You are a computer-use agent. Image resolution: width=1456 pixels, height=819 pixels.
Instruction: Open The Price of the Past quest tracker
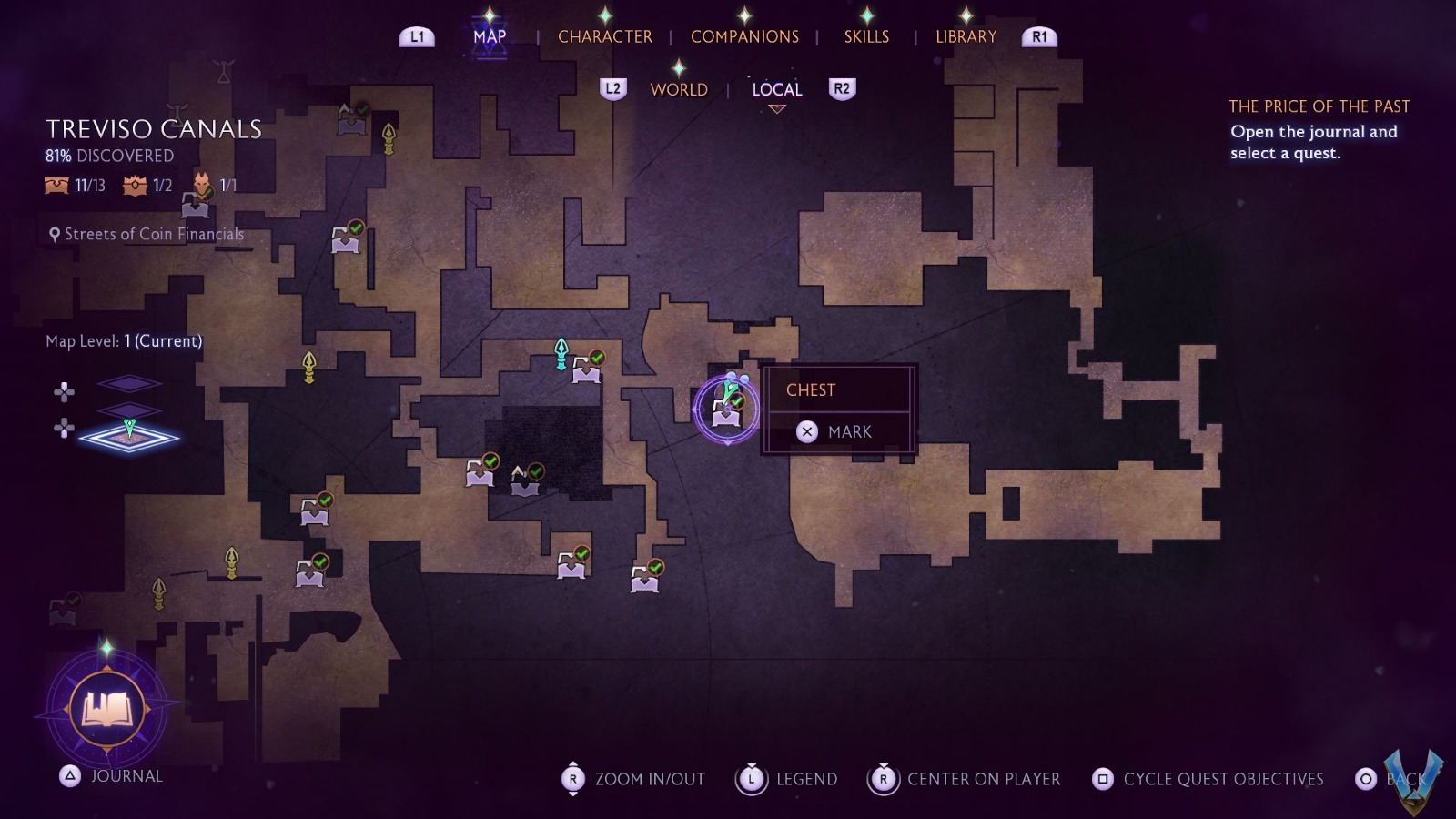pos(1319,106)
